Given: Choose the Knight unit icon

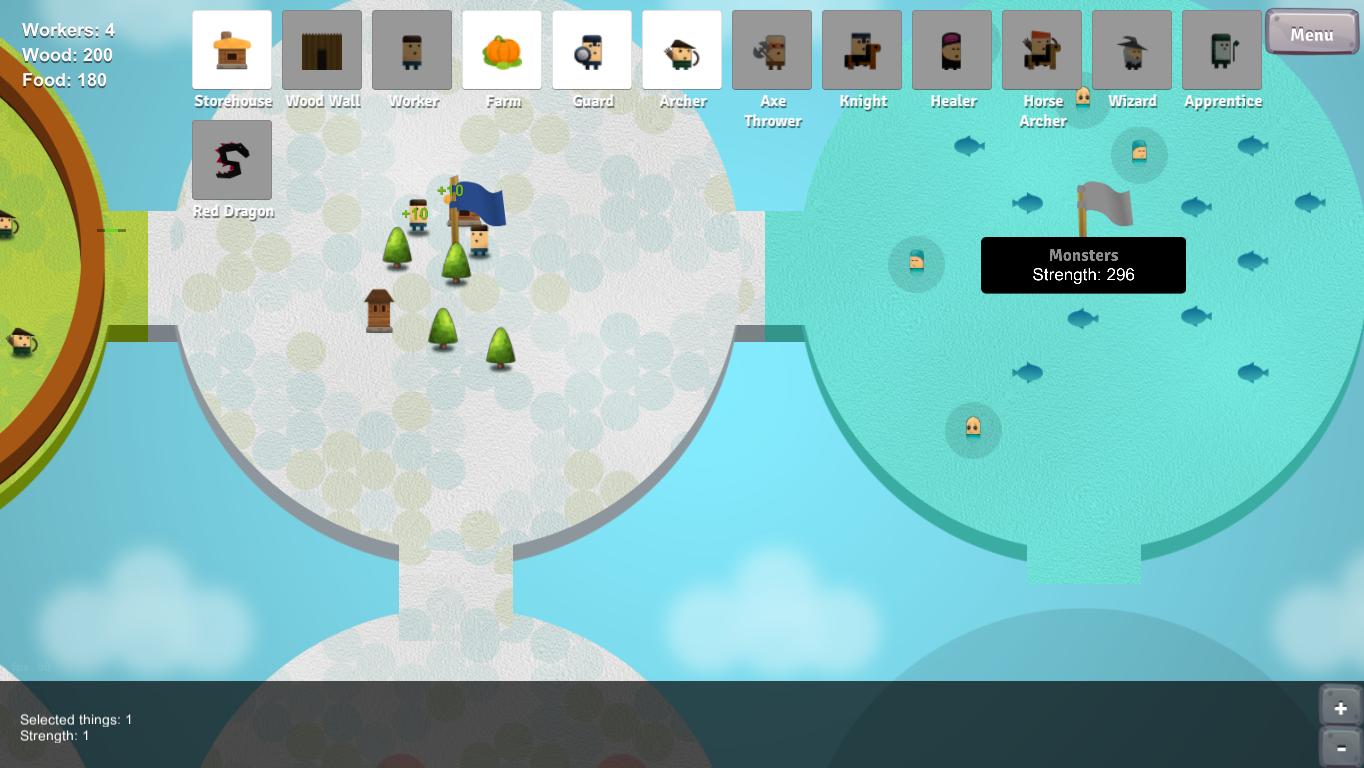Looking at the screenshot, I should [x=862, y=50].
